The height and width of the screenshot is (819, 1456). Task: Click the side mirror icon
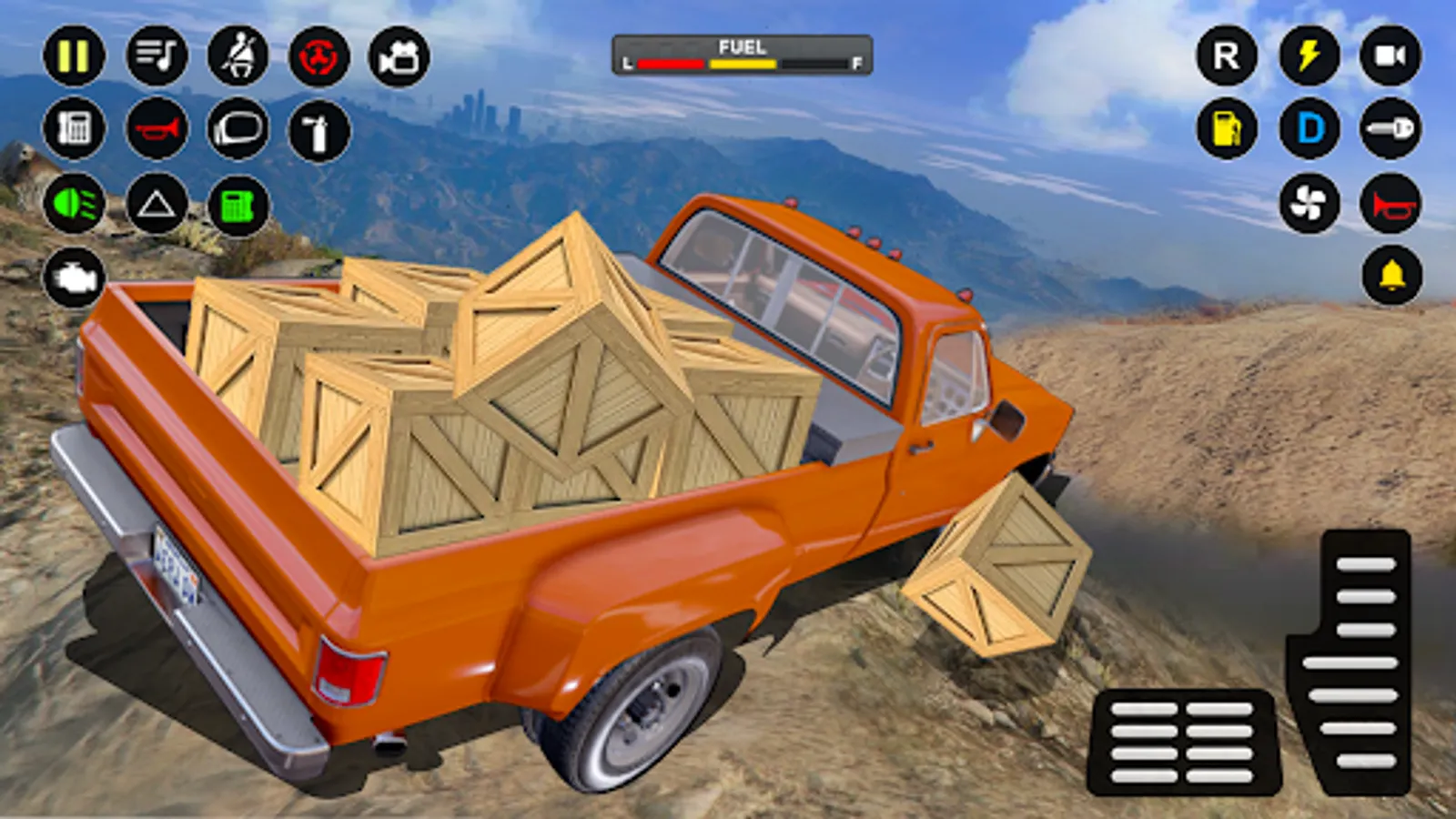coord(238,130)
